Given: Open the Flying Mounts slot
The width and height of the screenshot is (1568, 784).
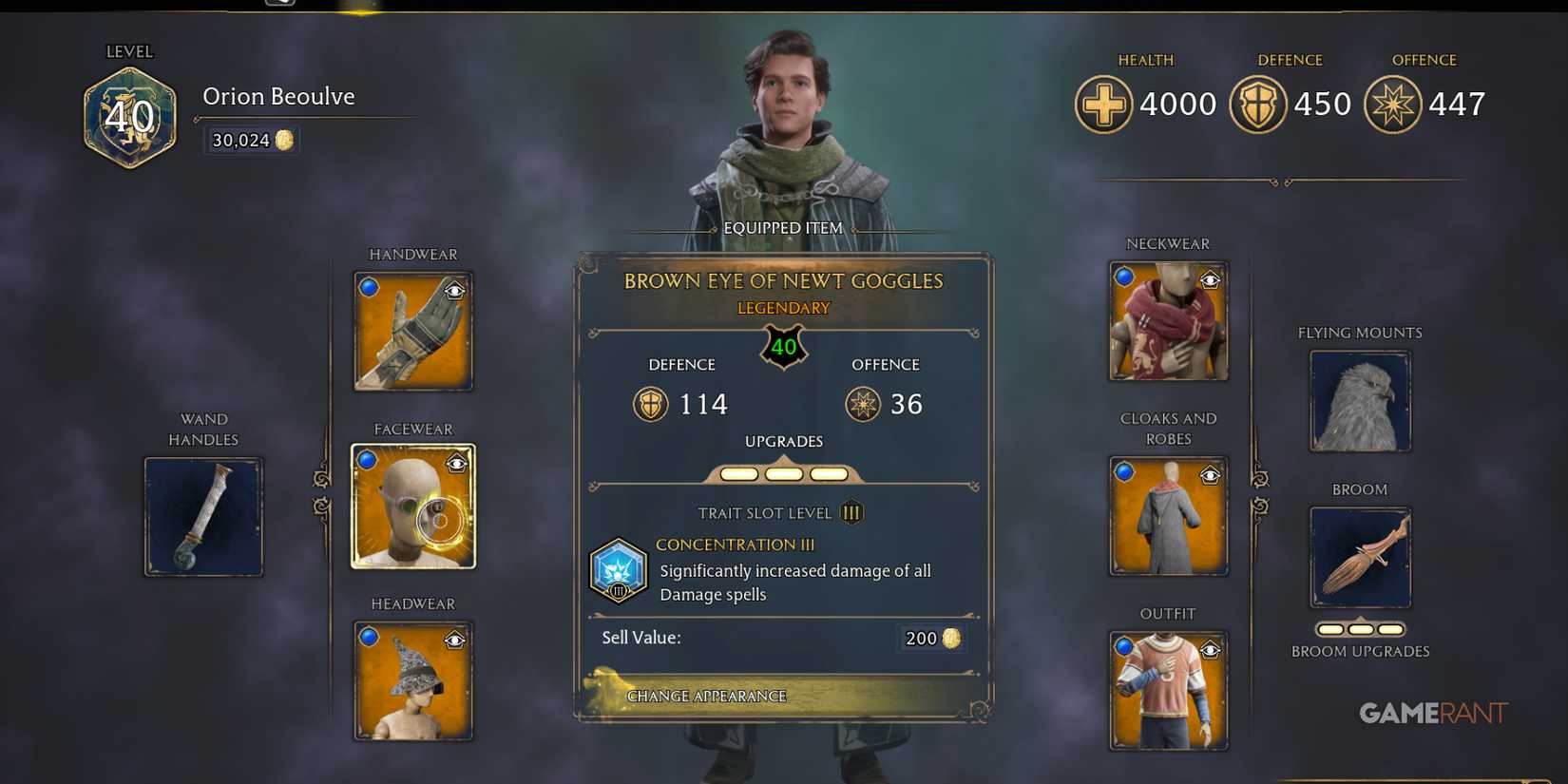Looking at the screenshot, I should (1360, 400).
